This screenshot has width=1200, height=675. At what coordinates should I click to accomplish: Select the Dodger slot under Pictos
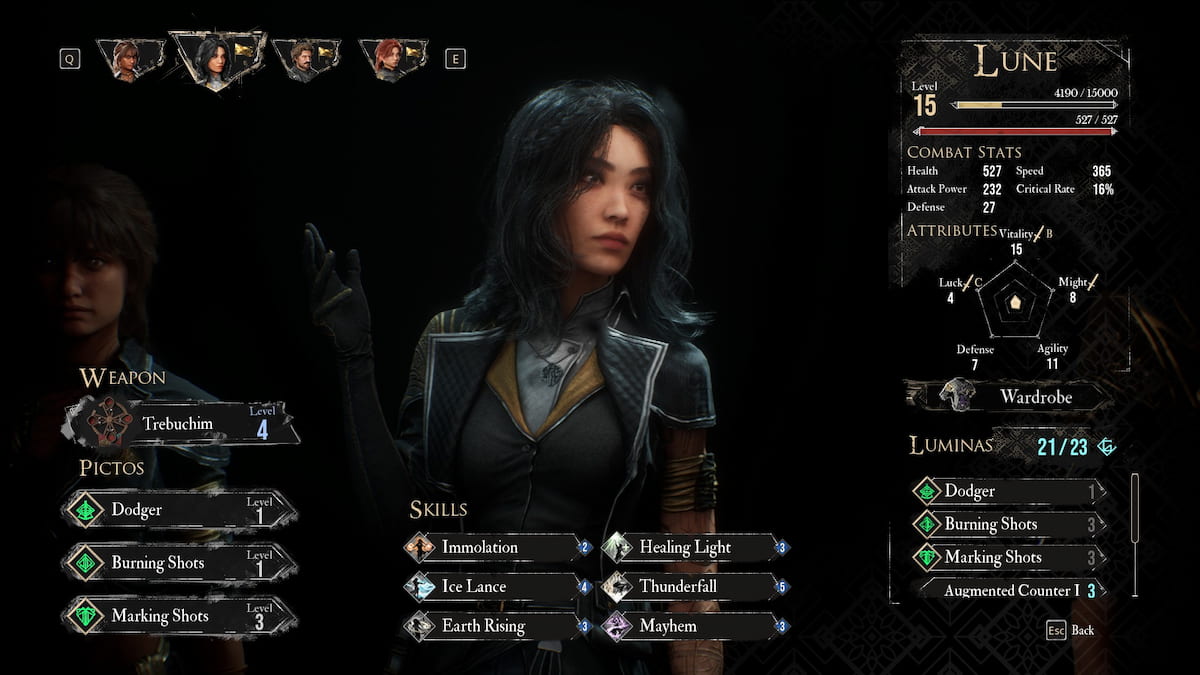[180, 509]
